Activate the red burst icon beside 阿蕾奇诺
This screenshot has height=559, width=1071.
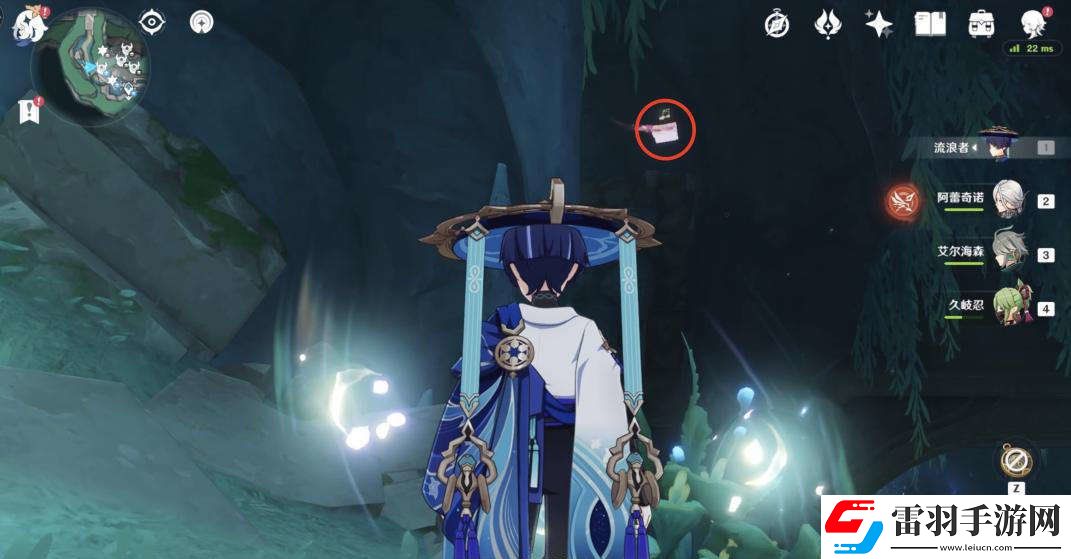pyautogui.click(x=903, y=201)
